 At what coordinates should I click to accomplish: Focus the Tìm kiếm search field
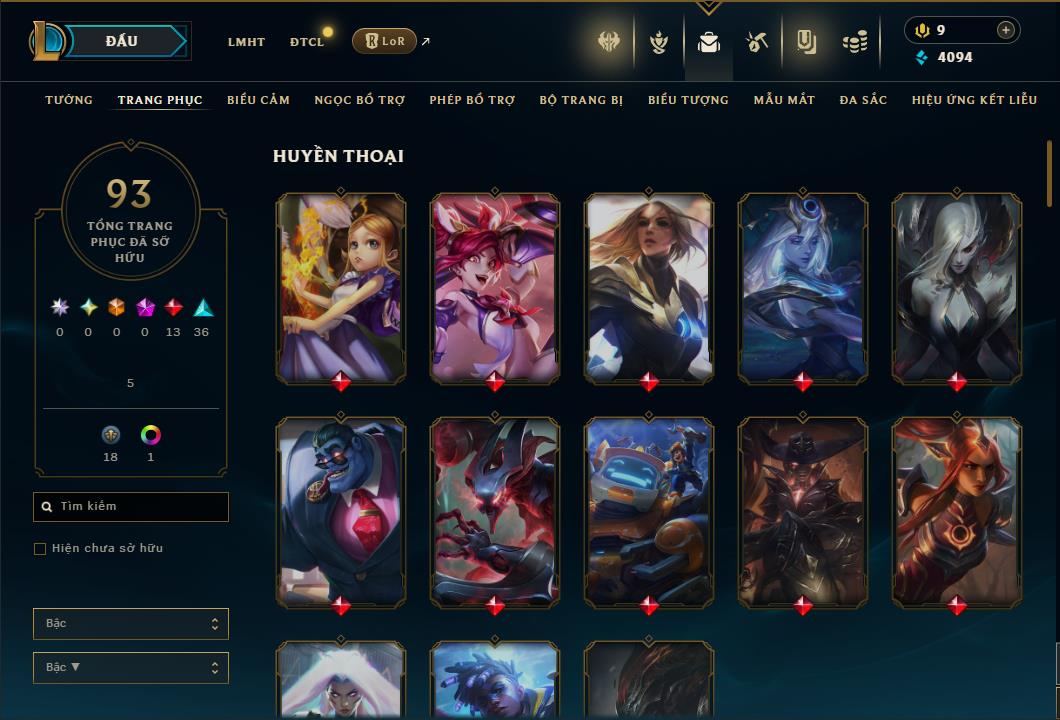pos(131,507)
